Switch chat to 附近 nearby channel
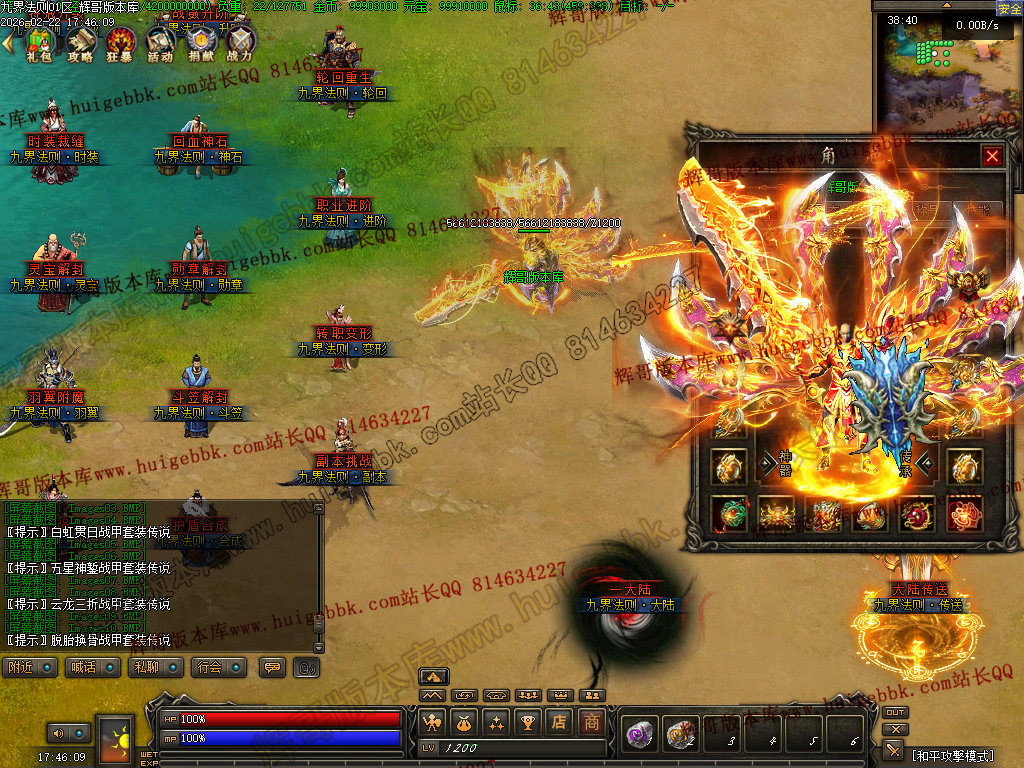 [x=30, y=667]
